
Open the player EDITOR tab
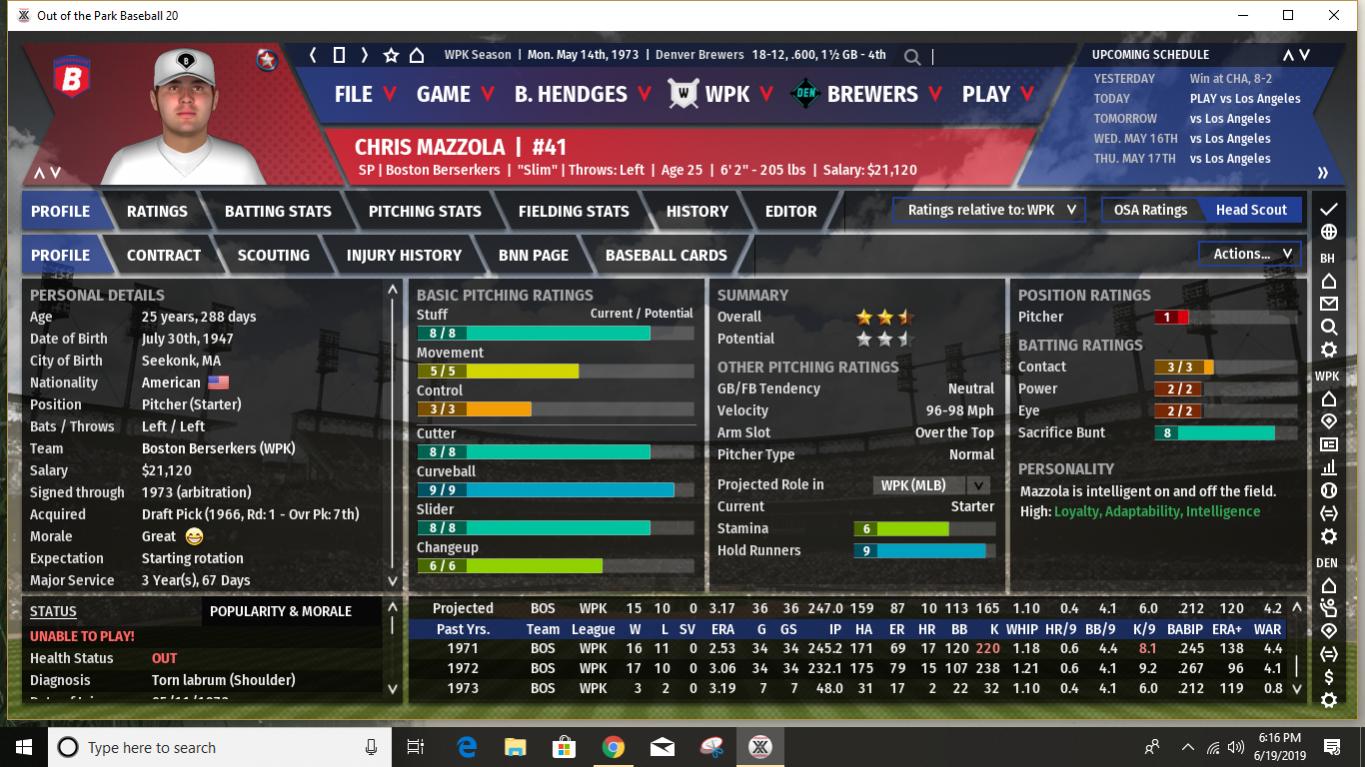(x=790, y=211)
